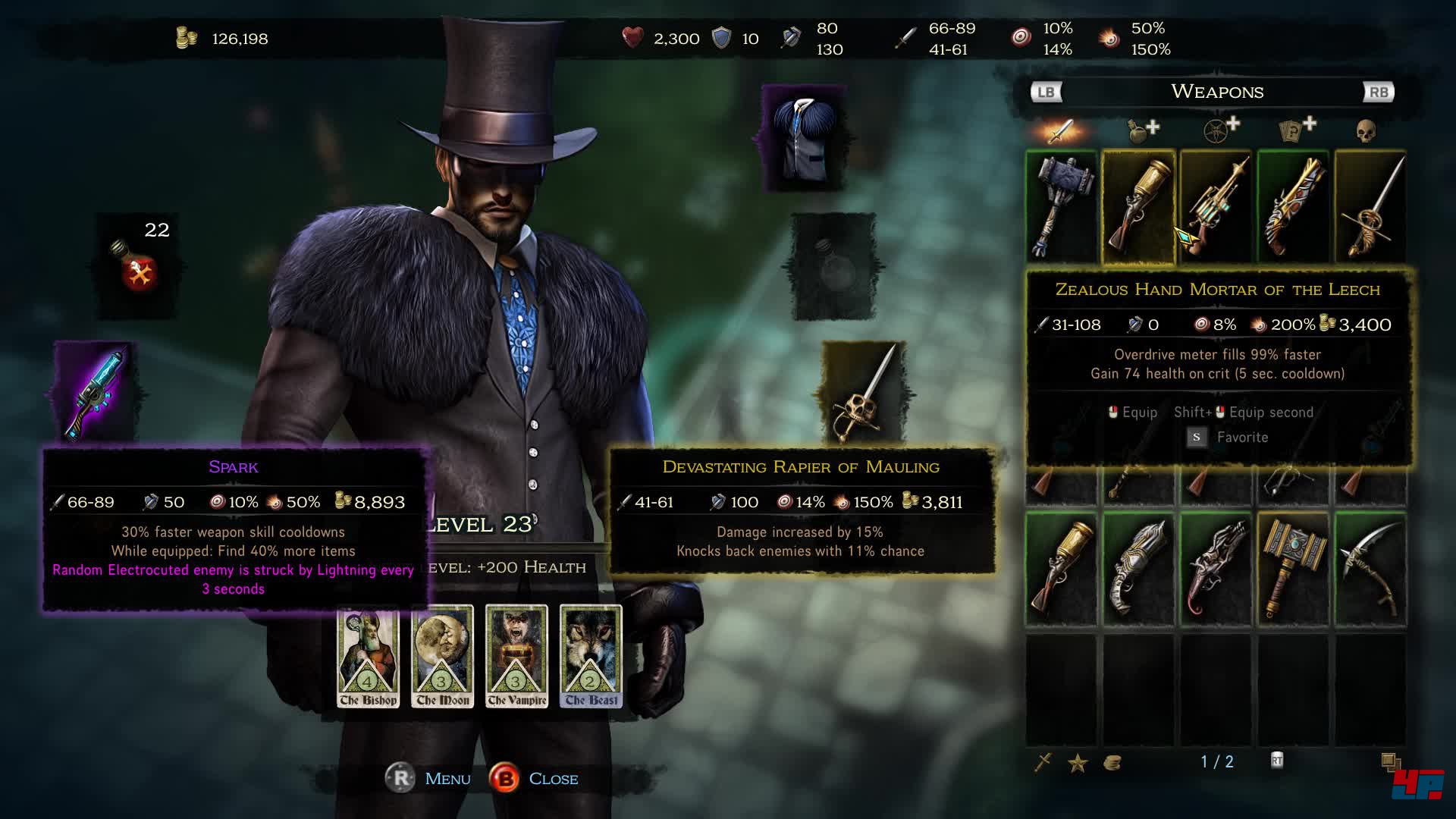Open the pentagram category tab
The width and height of the screenshot is (1456, 819).
tap(1219, 130)
